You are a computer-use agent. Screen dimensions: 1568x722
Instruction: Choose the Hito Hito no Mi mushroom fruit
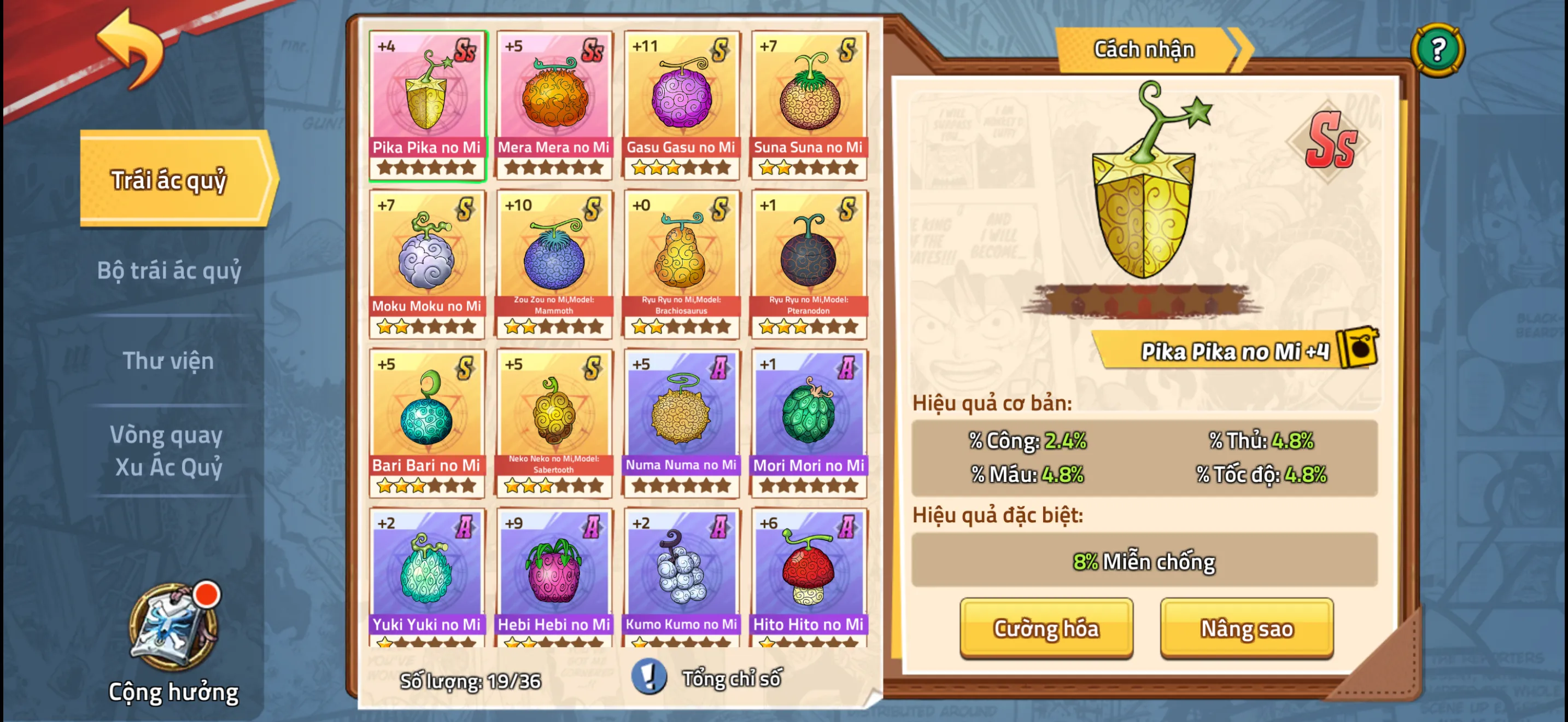click(809, 575)
